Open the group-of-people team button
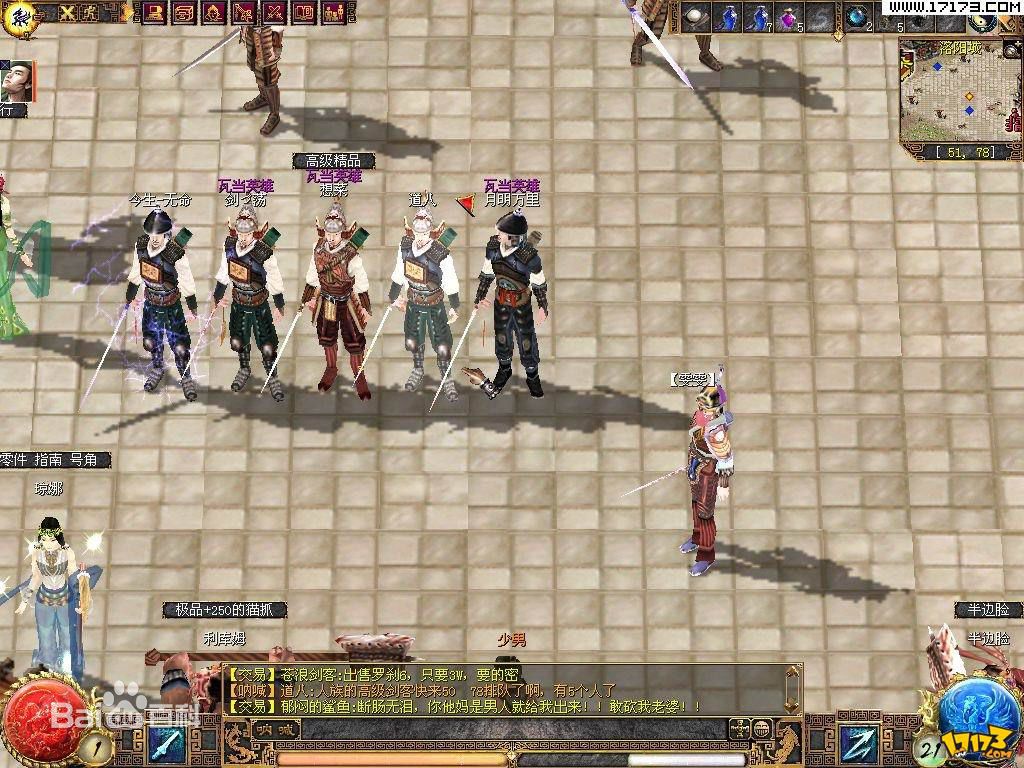Screen dimensions: 1024x768 coord(334,12)
